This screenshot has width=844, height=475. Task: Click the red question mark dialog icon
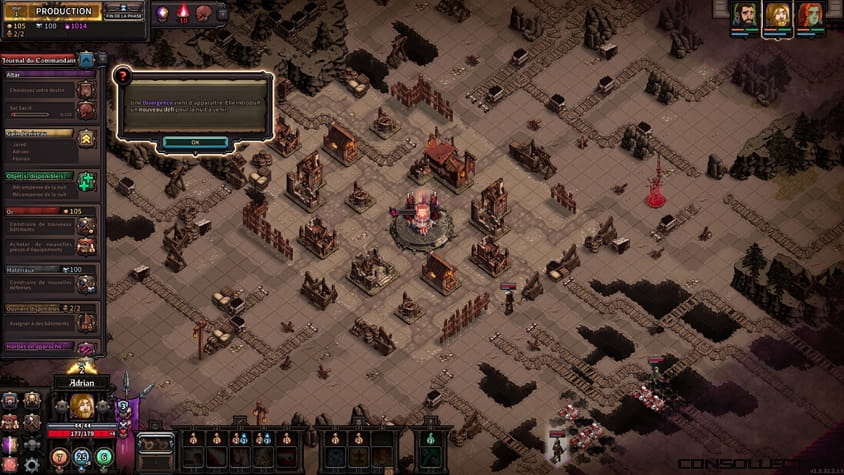pyautogui.click(x=124, y=76)
